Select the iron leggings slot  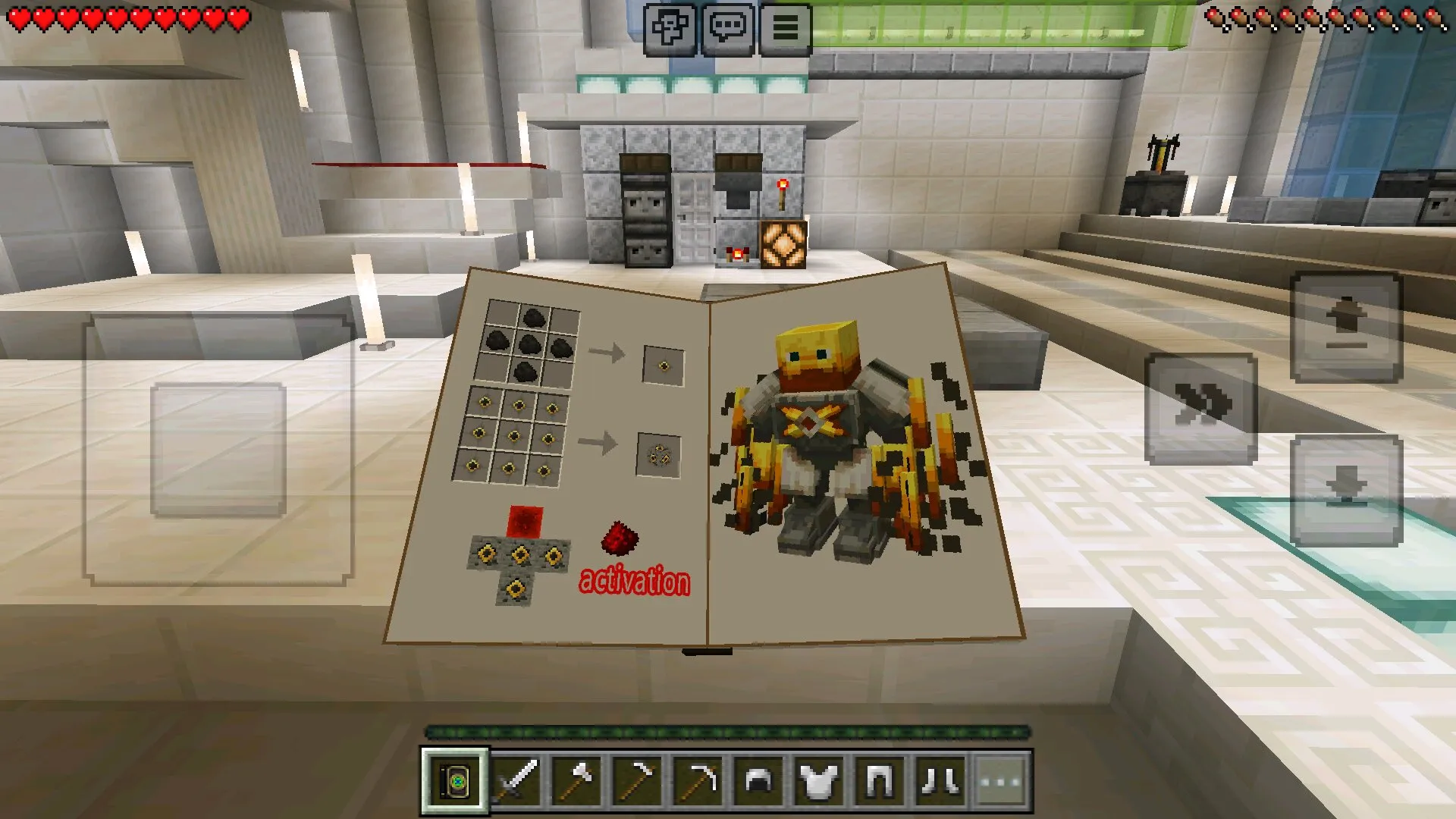880,780
